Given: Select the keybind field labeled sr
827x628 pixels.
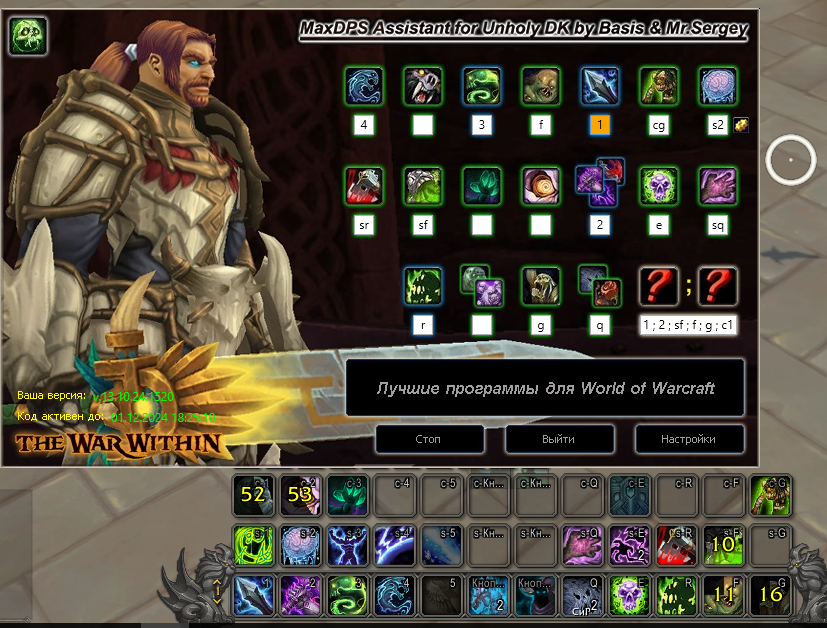Looking at the screenshot, I should coord(364,225).
